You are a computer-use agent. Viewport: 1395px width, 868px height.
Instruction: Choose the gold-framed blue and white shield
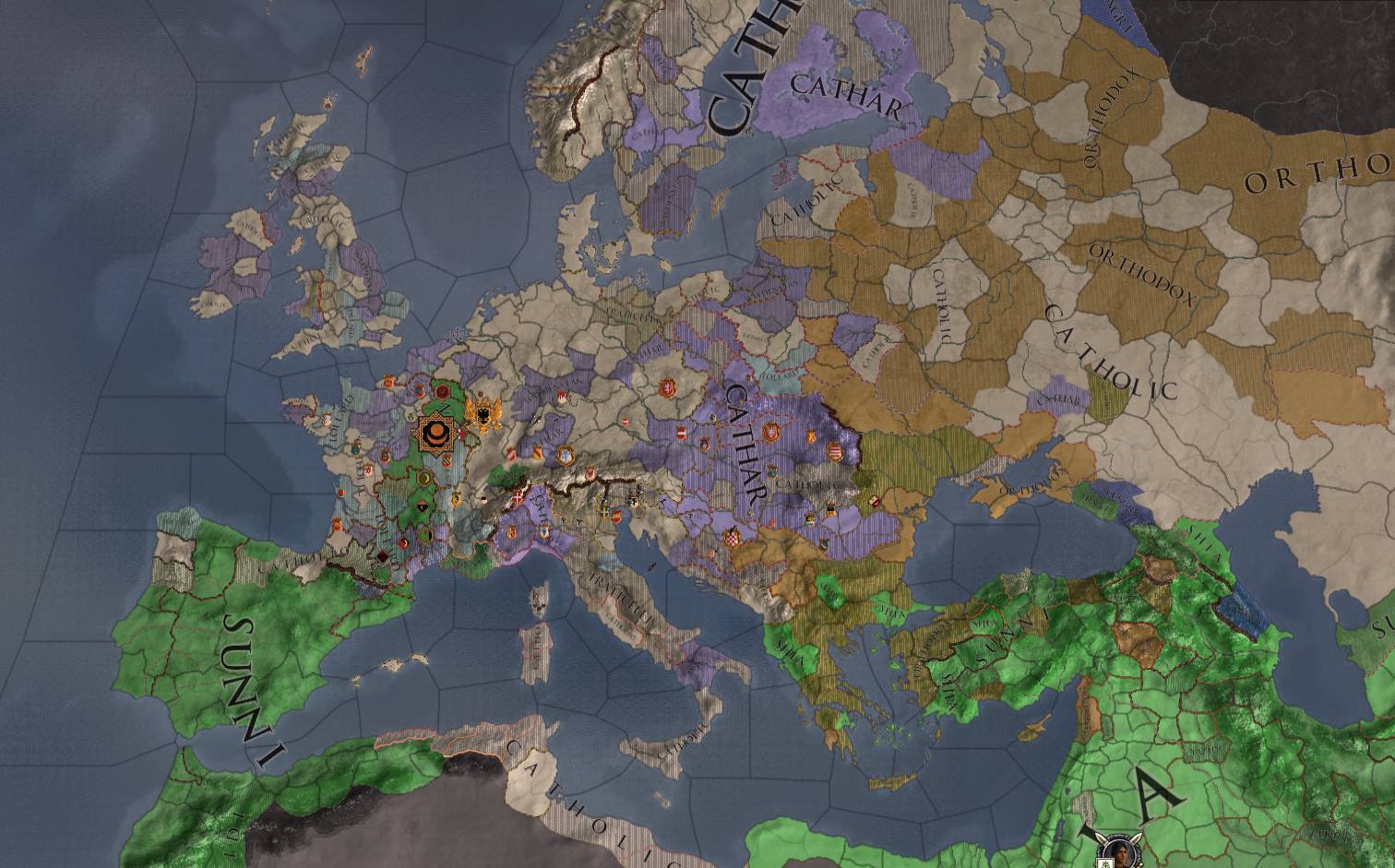565,456
